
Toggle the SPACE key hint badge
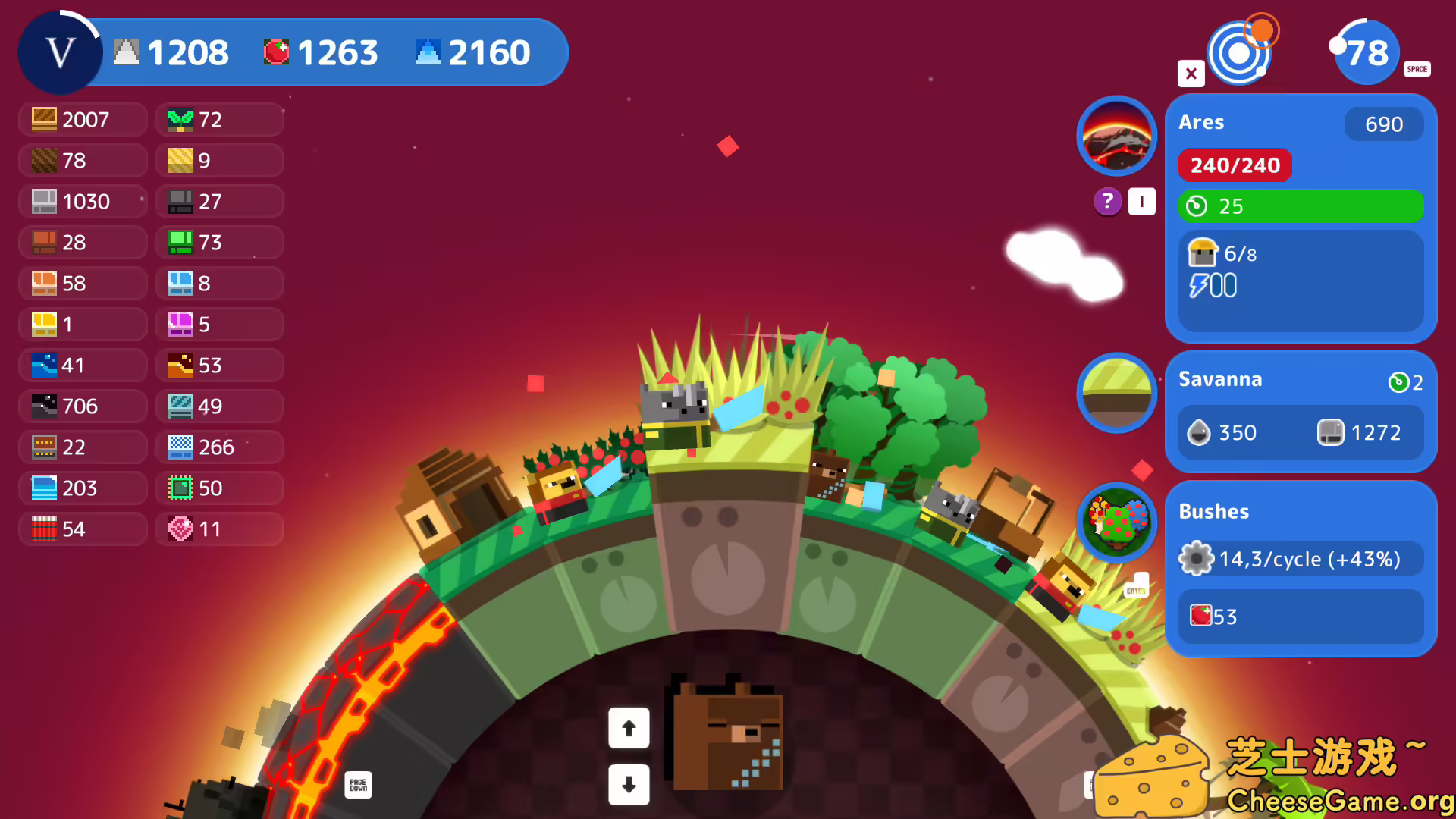pos(1417,69)
